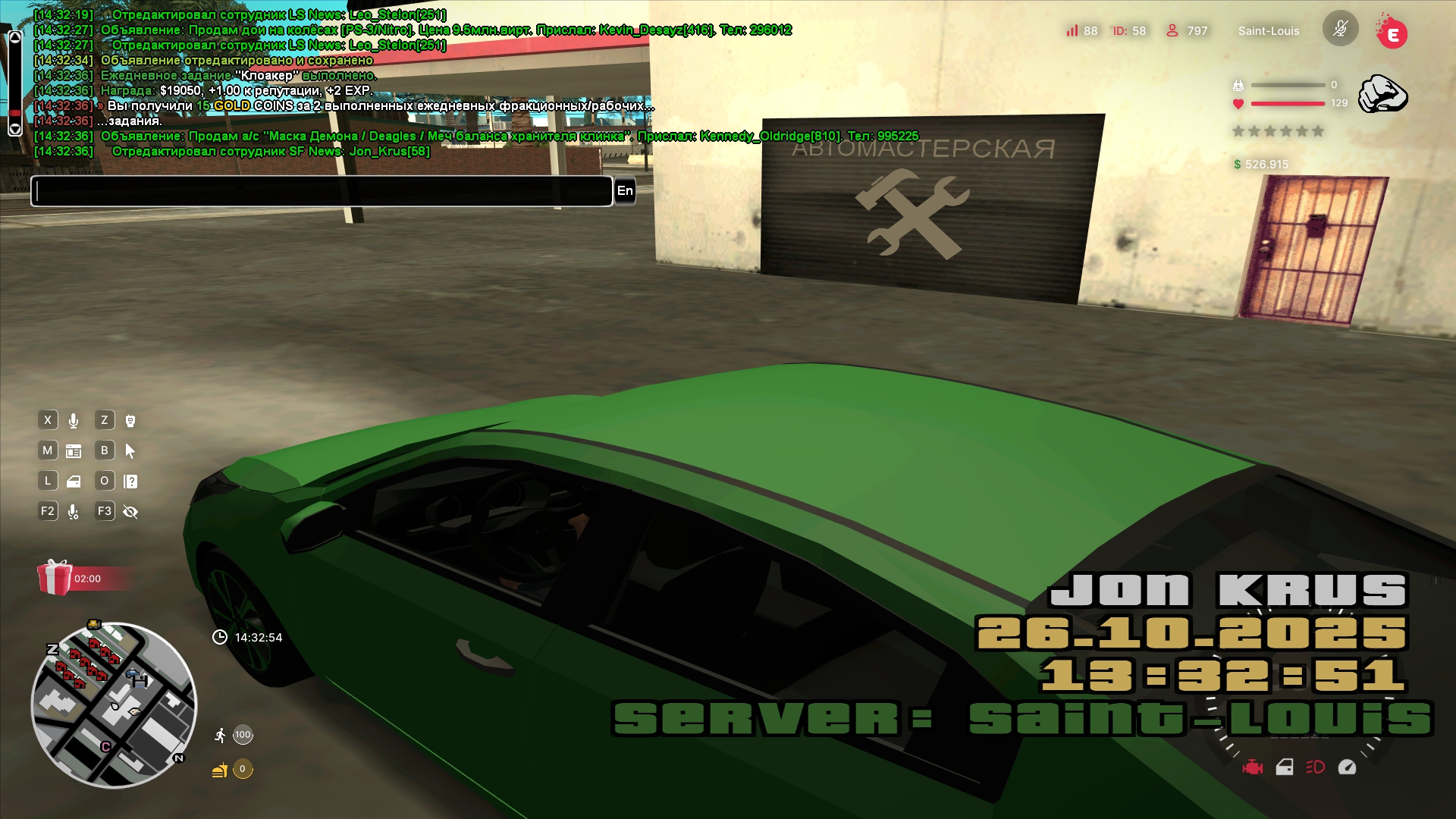Switch on the red headlights icon
The image size is (1456, 819).
pyautogui.click(x=1316, y=767)
